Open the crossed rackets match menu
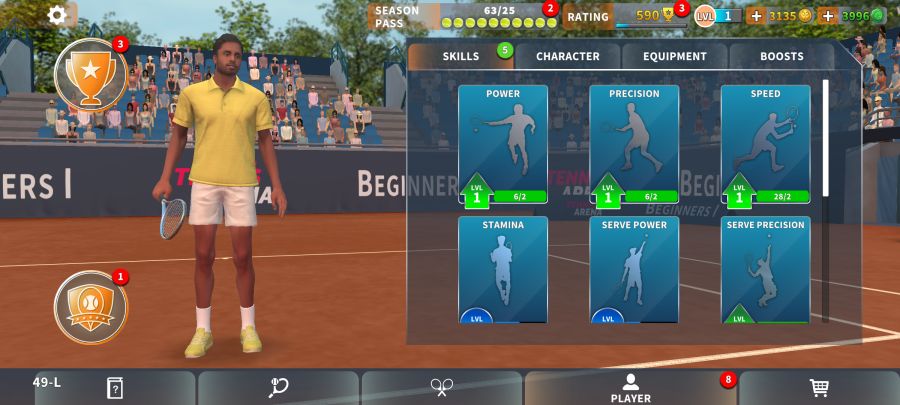900x405 pixels. 442,388
